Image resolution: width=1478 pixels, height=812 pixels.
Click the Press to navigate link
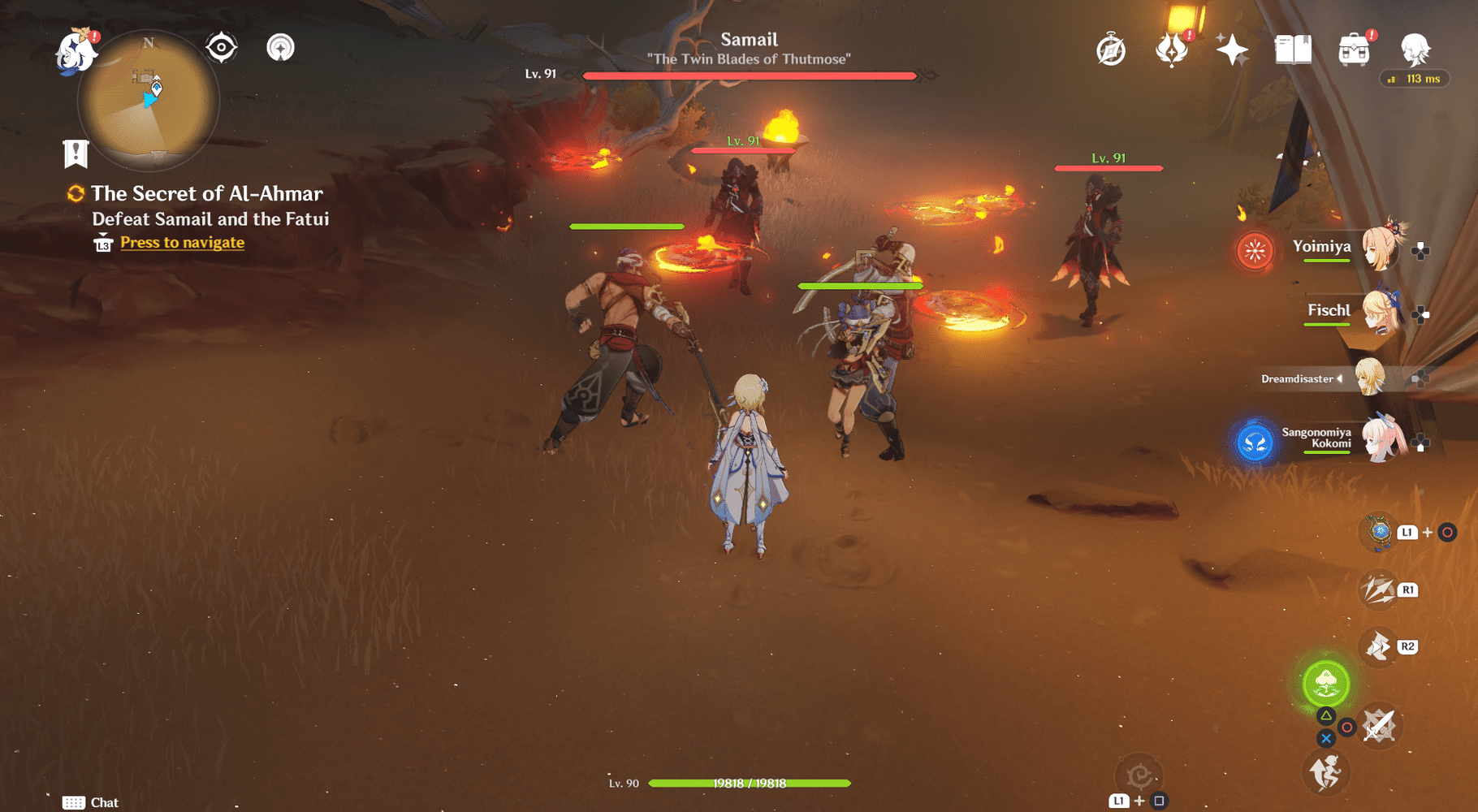pyautogui.click(x=181, y=242)
